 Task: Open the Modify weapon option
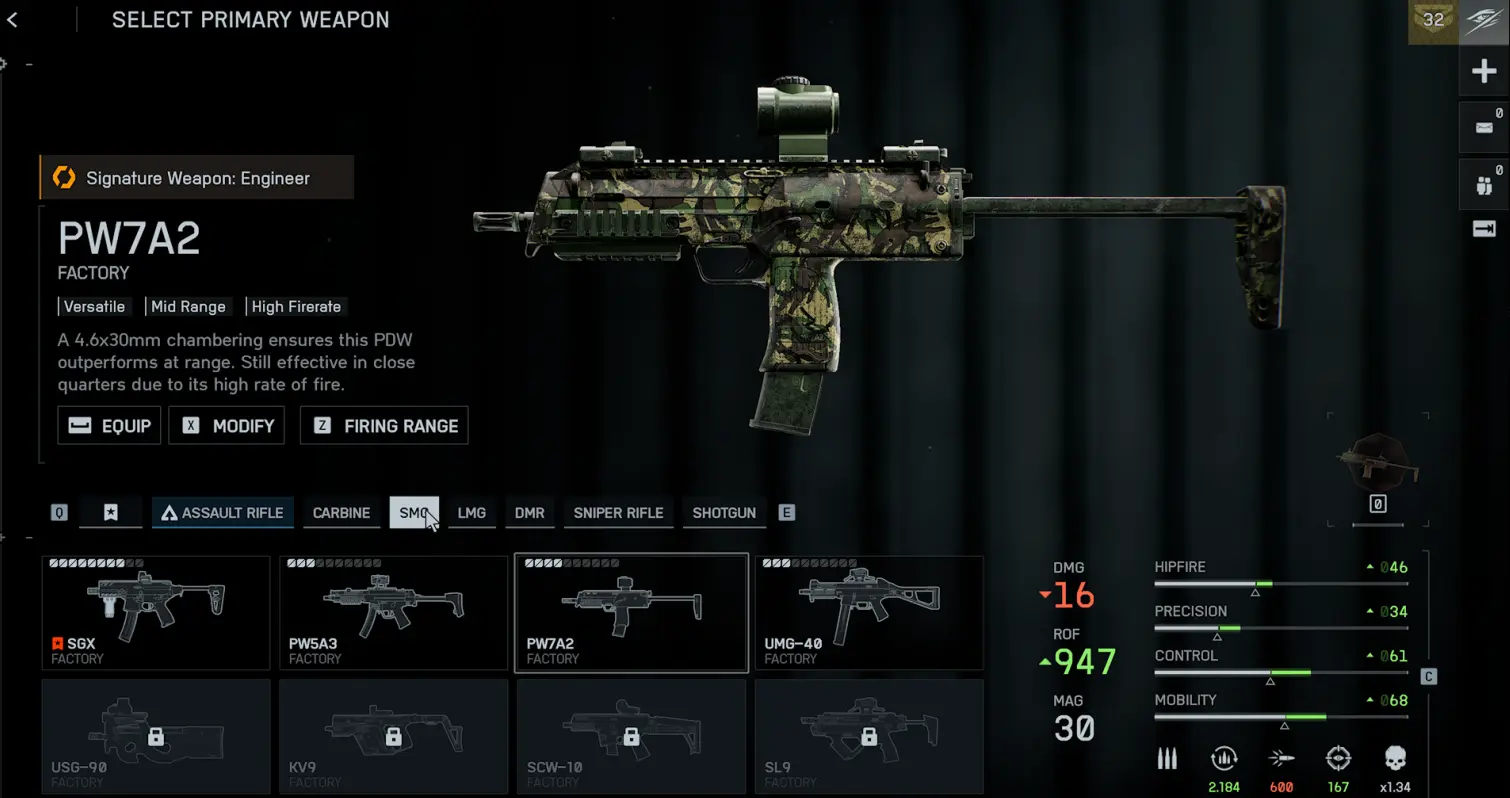pos(227,426)
